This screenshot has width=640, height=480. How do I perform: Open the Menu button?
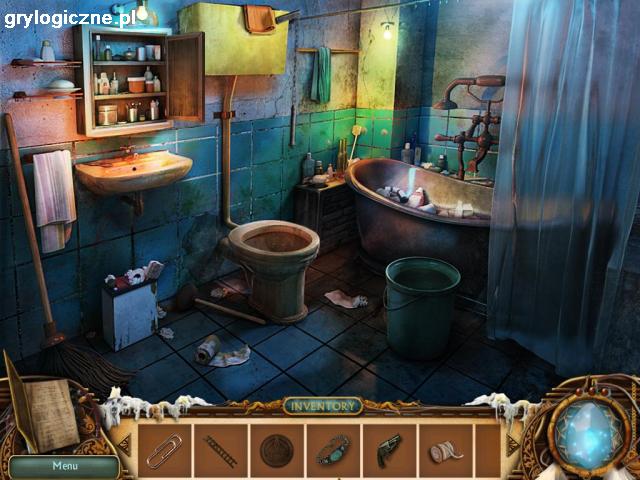pyautogui.click(x=65, y=465)
